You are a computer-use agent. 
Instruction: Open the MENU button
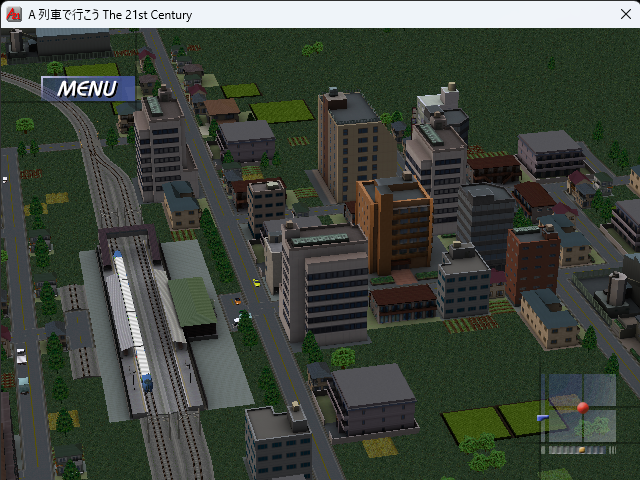[87, 88]
